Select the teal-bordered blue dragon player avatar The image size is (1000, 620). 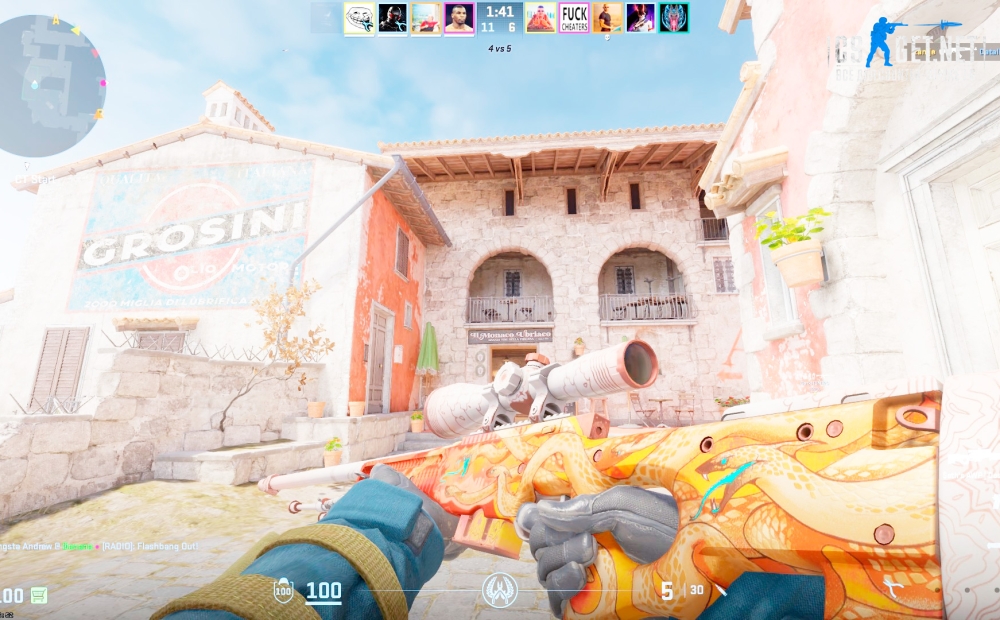673,18
